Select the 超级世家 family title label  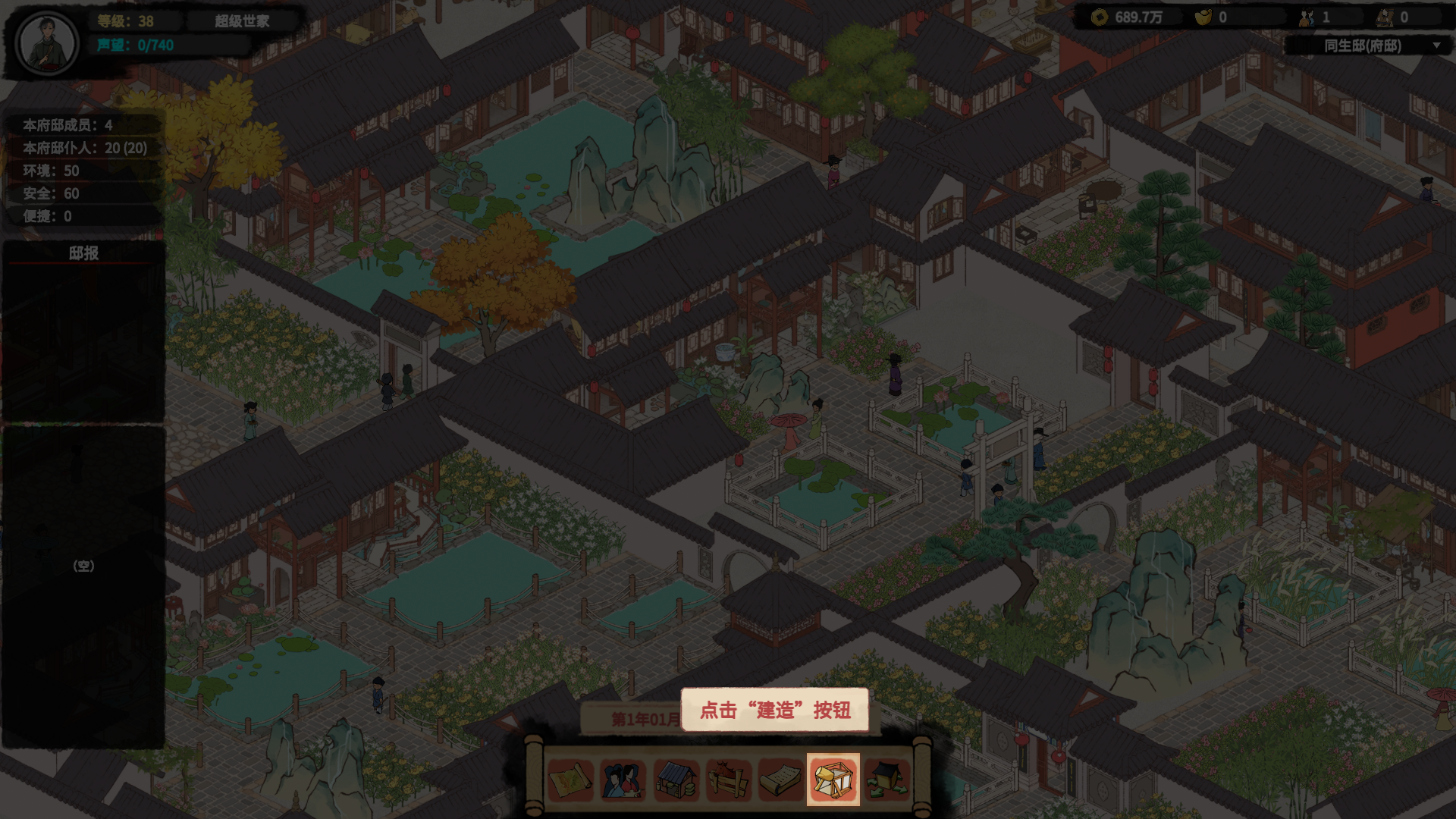(x=242, y=21)
